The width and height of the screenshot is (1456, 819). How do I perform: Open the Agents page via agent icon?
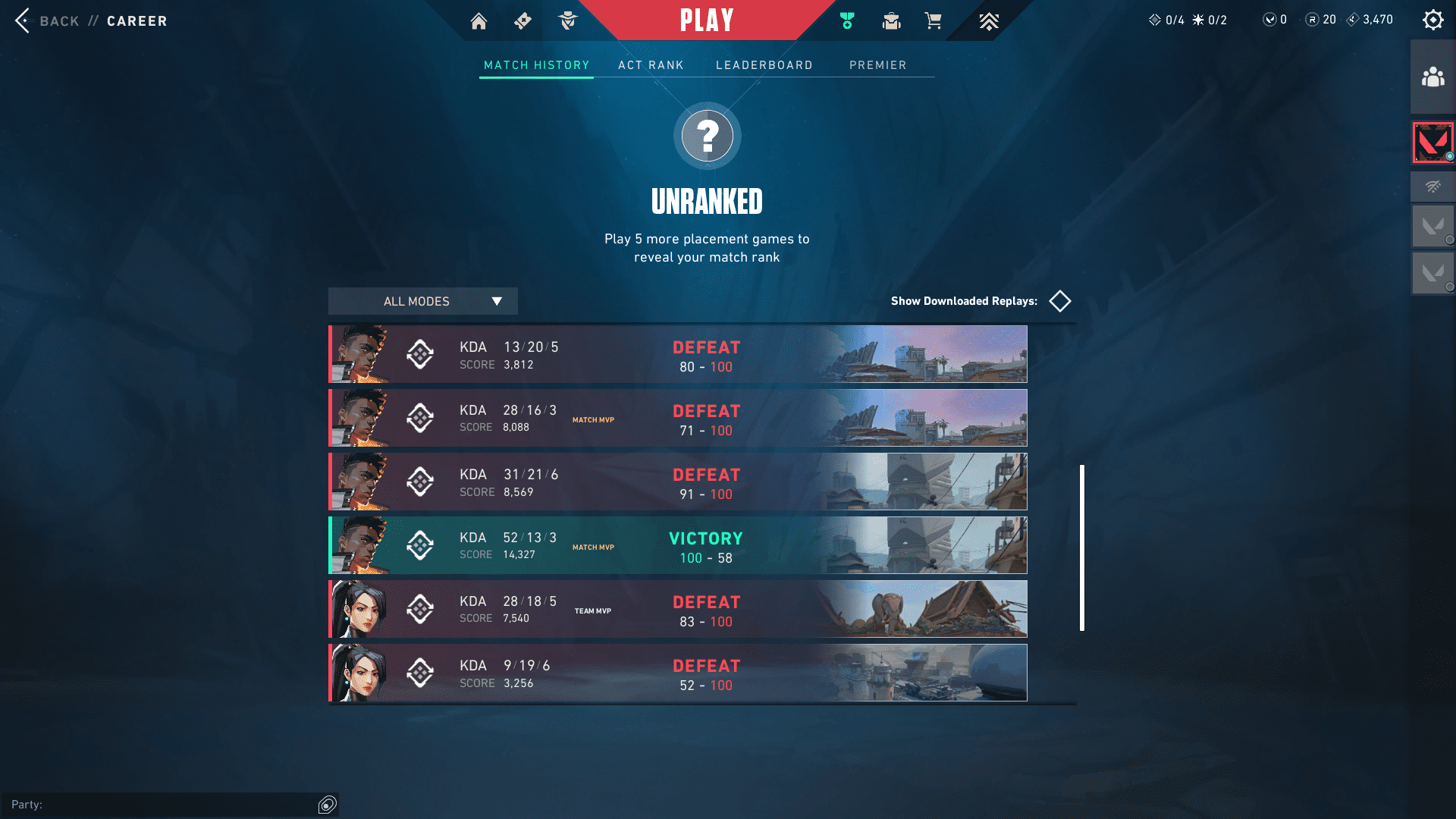coord(567,21)
